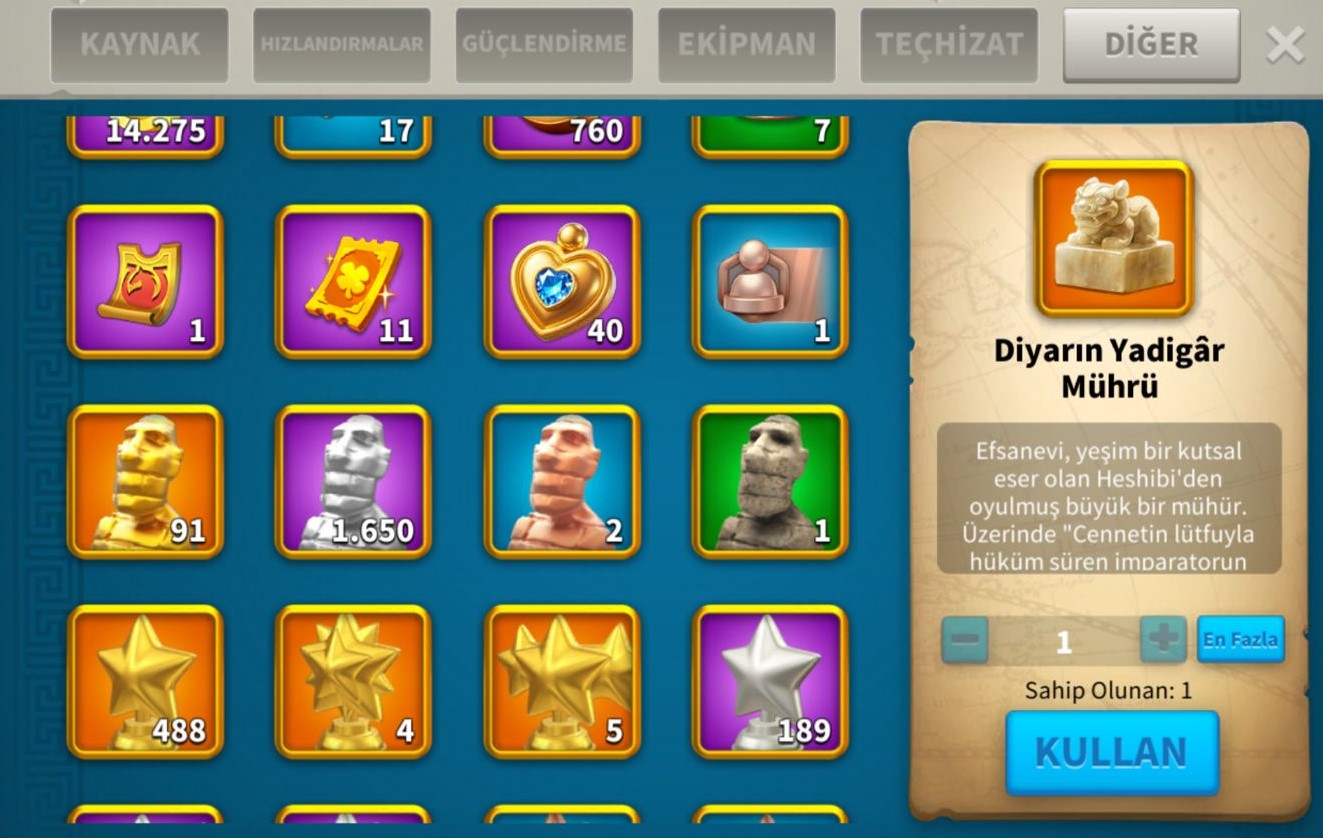Pick the gold statue head with 91
The image size is (1323, 838).
145,481
